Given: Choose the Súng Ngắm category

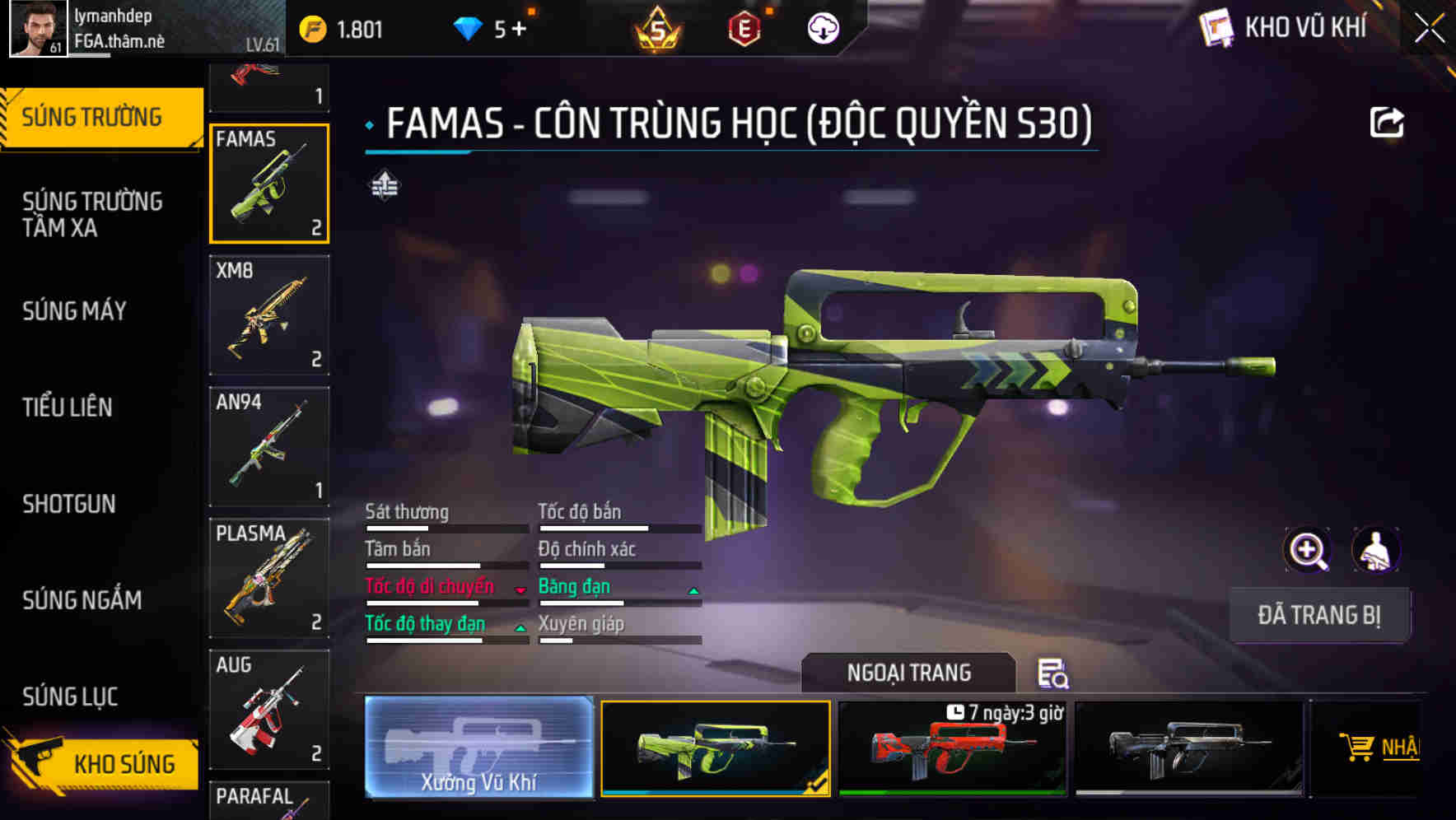Looking at the screenshot, I should tap(82, 600).
